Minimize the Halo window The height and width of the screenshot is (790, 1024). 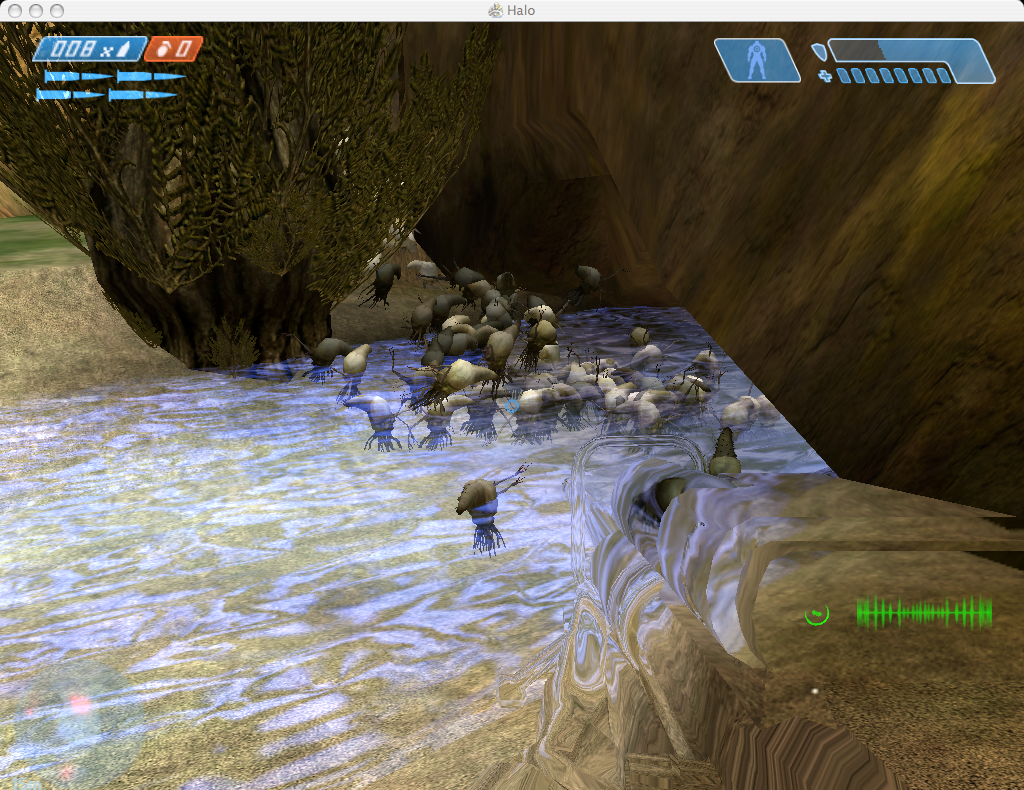[x=34, y=10]
